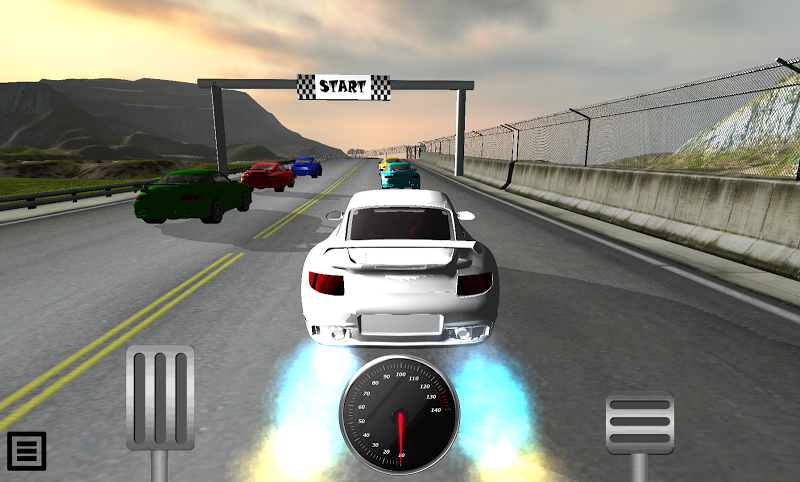The width and height of the screenshot is (800, 482).
Task: Open the hamburger menu button
Action: tap(26, 451)
